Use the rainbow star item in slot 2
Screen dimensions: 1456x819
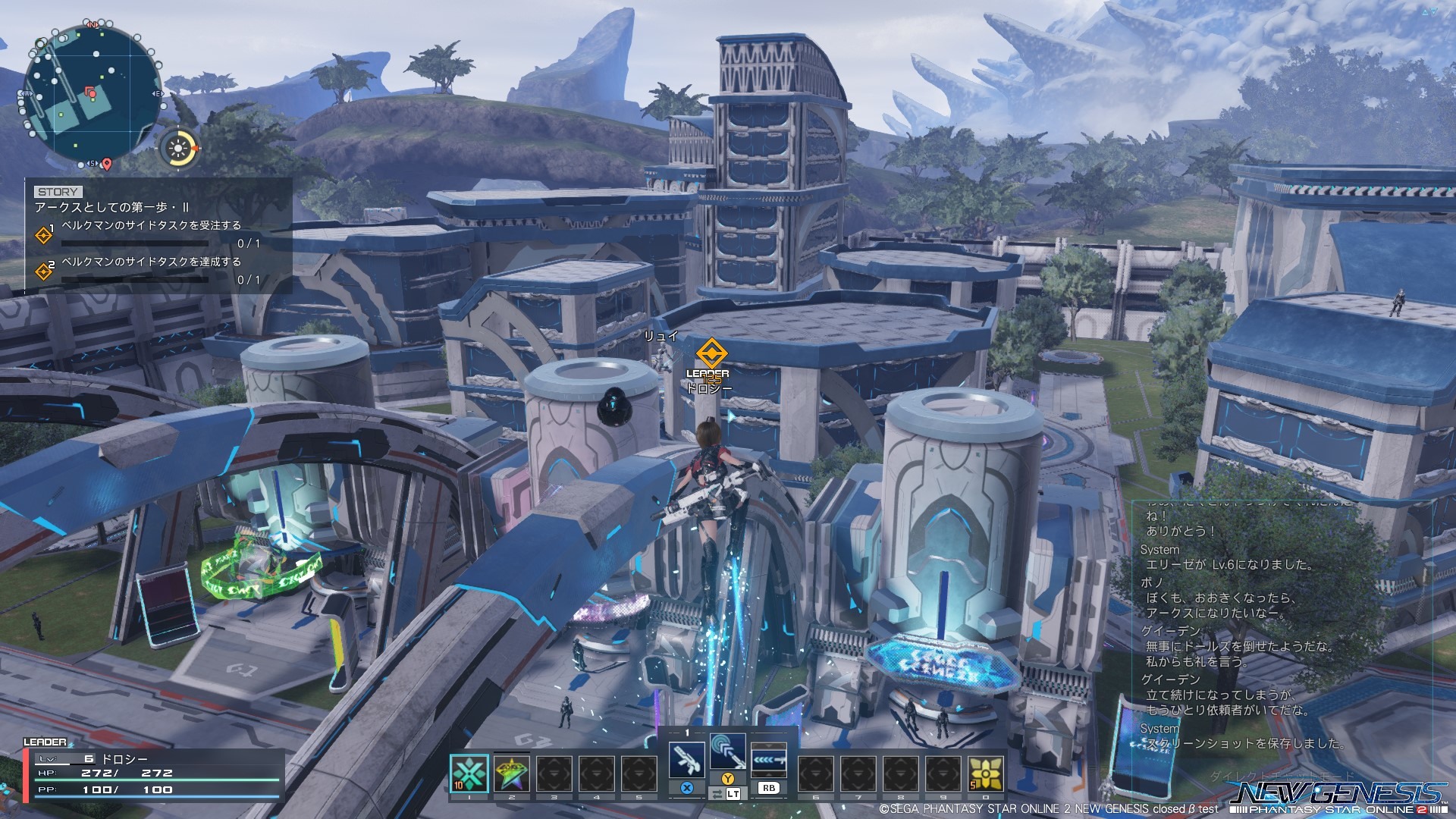click(x=512, y=773)
